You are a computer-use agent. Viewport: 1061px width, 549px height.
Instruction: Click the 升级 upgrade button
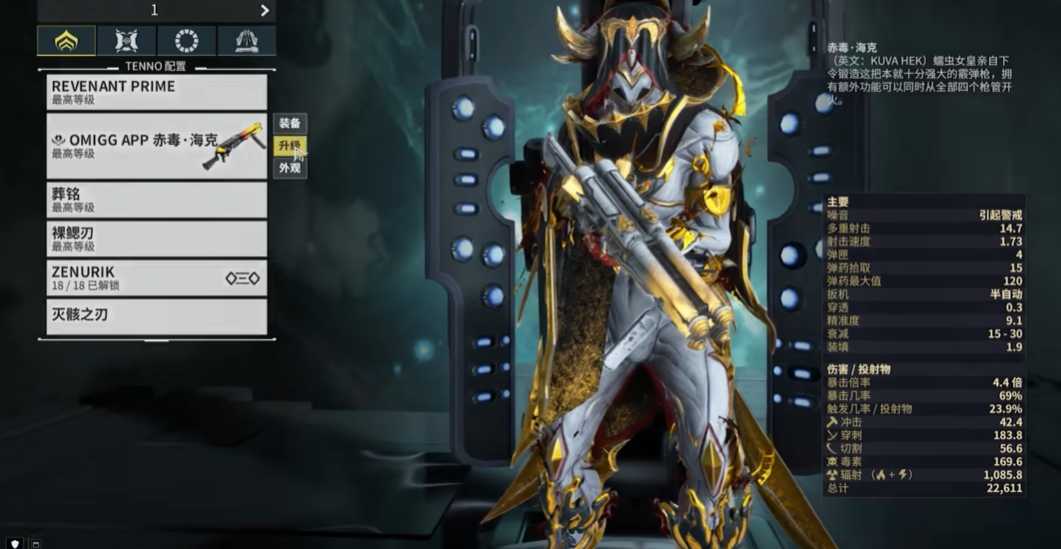click(x=290, y=146)
